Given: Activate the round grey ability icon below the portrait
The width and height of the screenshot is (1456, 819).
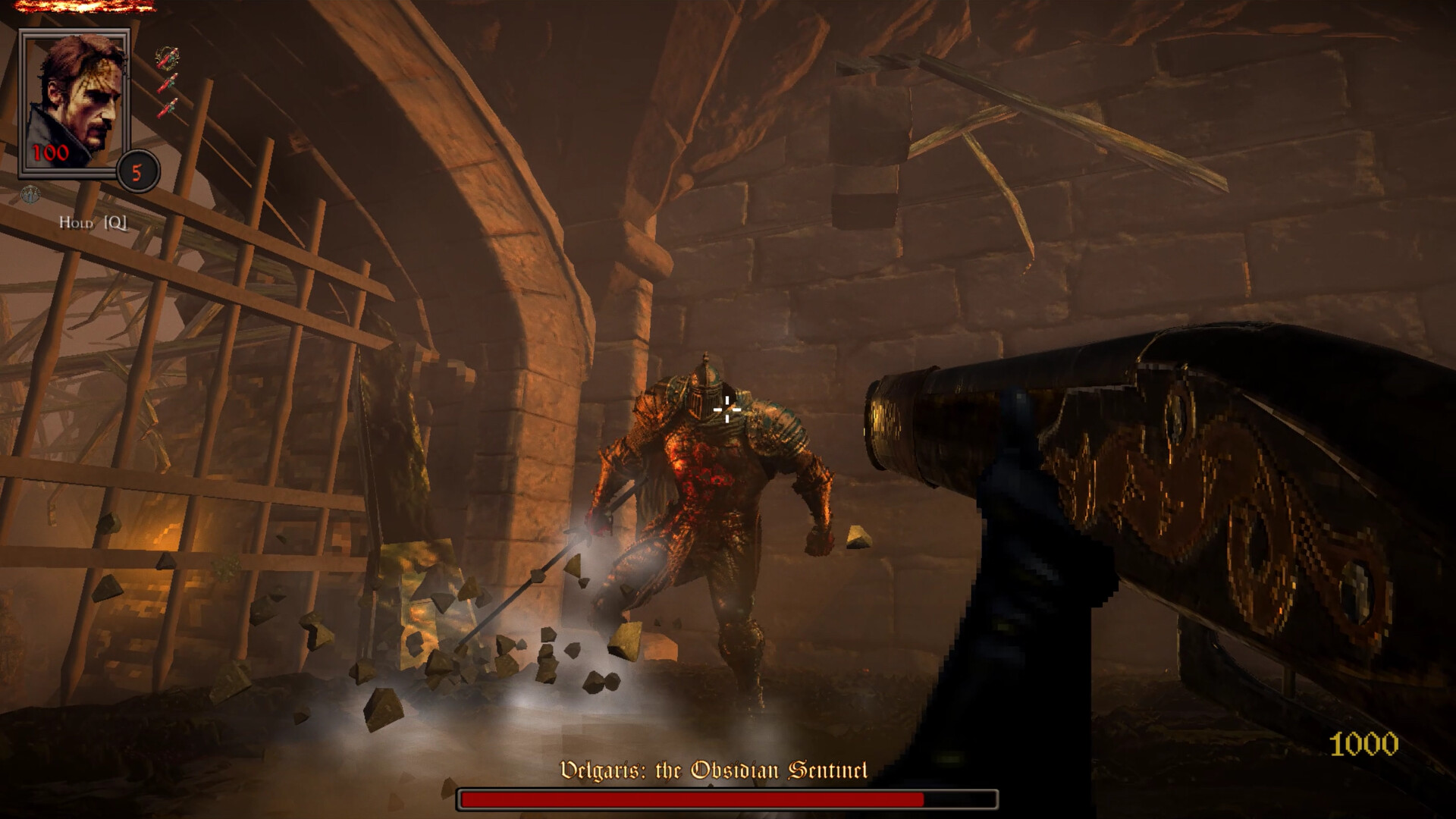Looking at the screenshot, I should [30, 194].
